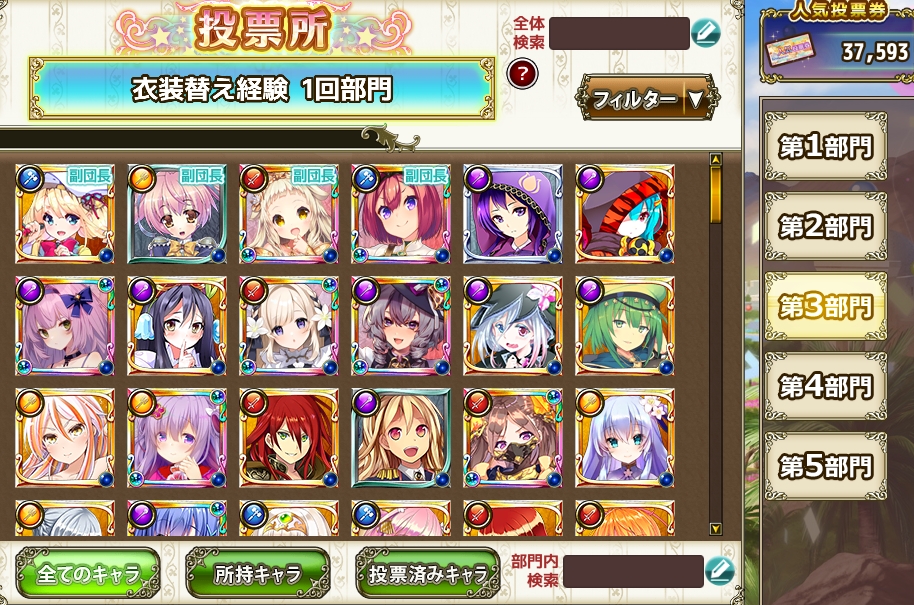Focus the 部門内検索 text field
This screenshot has height=605, width=914.
(632, 572)
